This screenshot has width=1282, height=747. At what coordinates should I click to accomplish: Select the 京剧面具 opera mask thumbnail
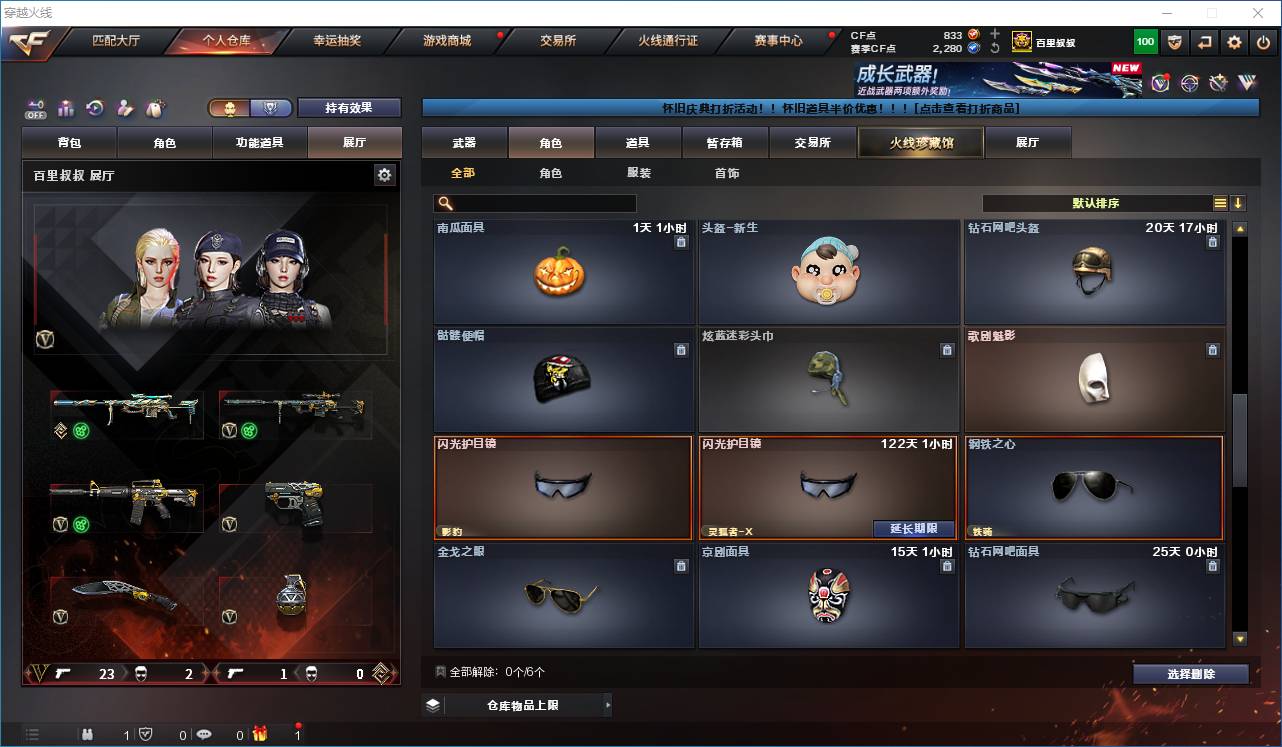828,597
